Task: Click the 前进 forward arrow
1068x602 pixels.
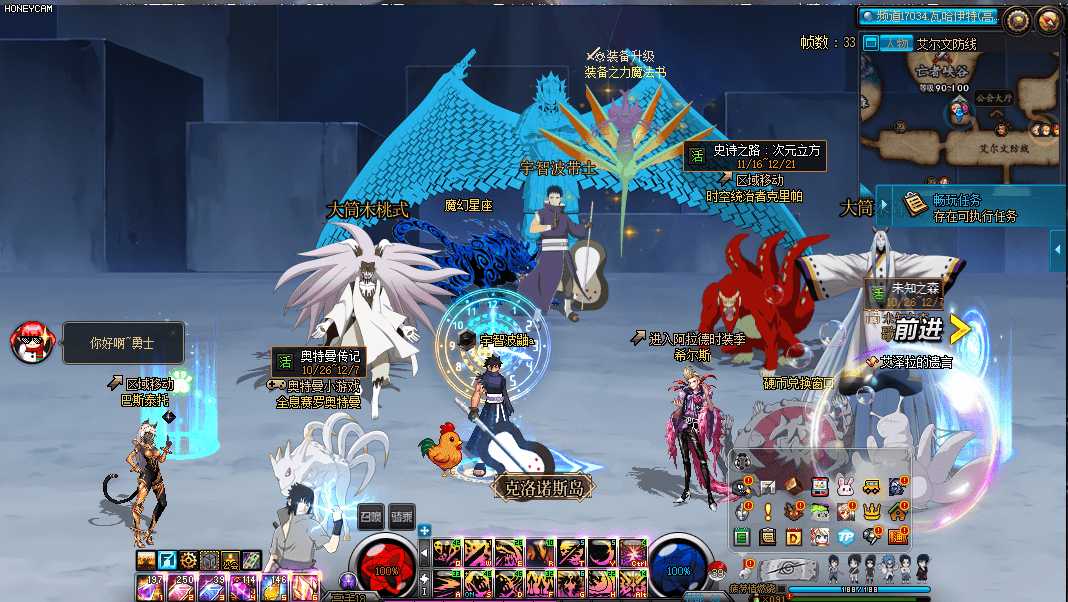Action: tap(930, 329)
